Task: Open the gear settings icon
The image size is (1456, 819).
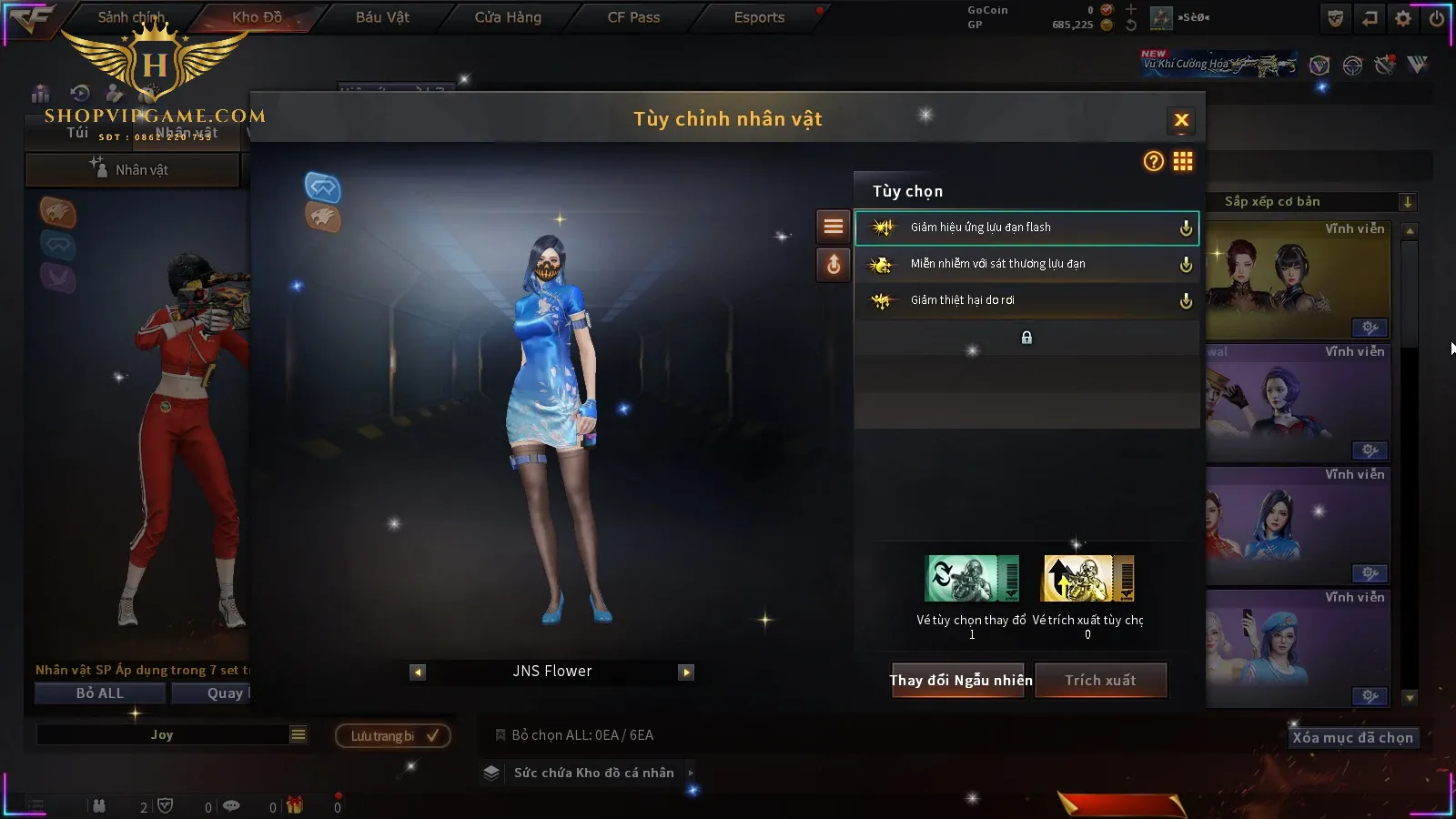Action: [1403, 18]
